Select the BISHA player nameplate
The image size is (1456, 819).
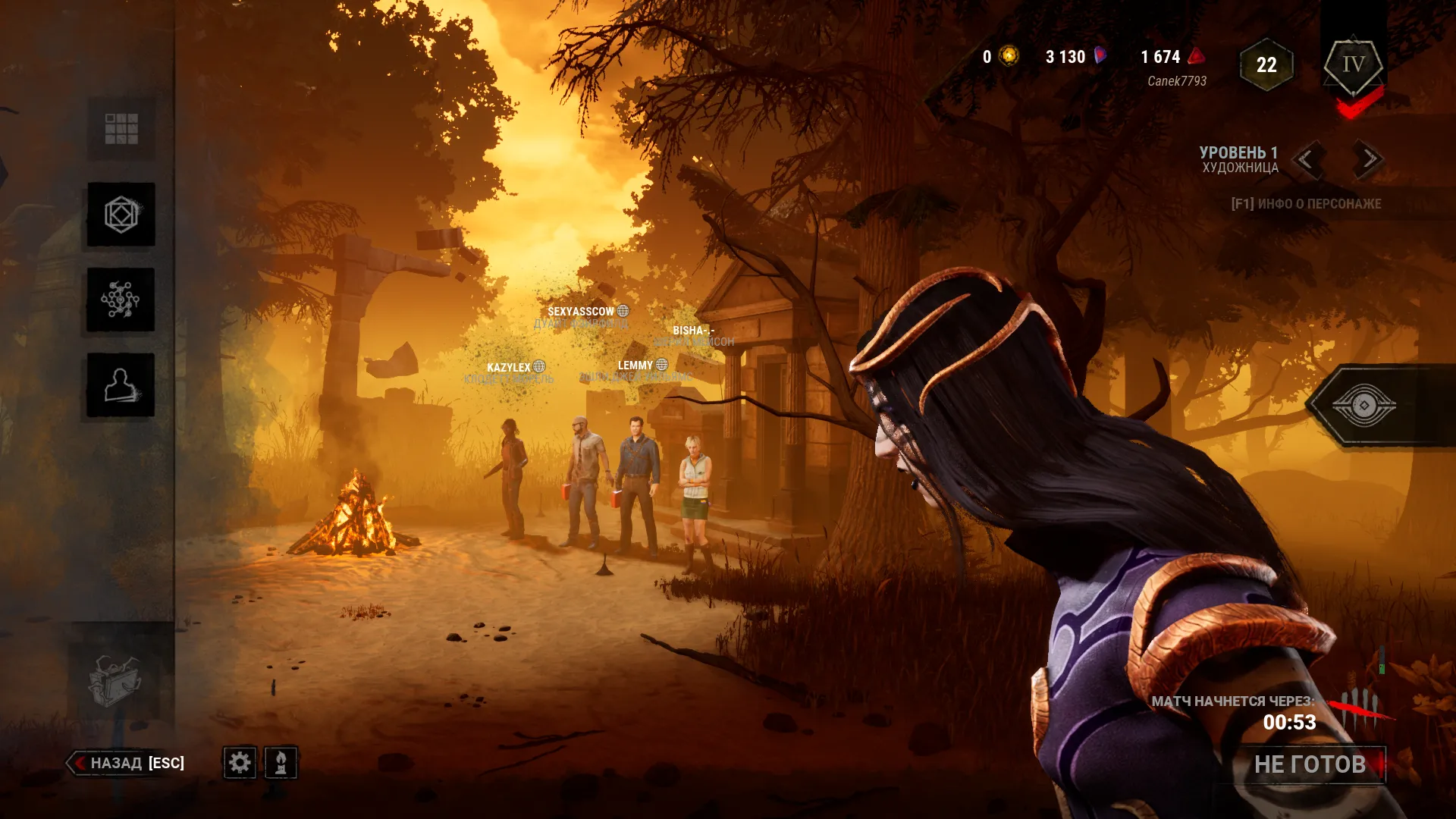[x=693, y=331]
